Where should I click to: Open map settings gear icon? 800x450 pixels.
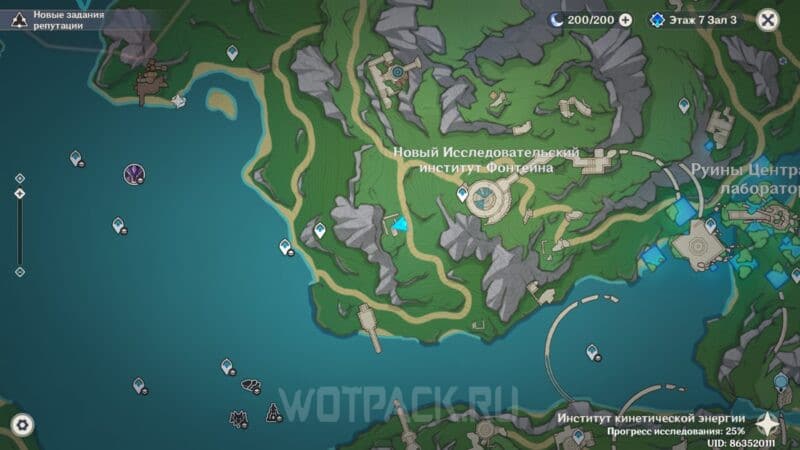tap(21, 425)
